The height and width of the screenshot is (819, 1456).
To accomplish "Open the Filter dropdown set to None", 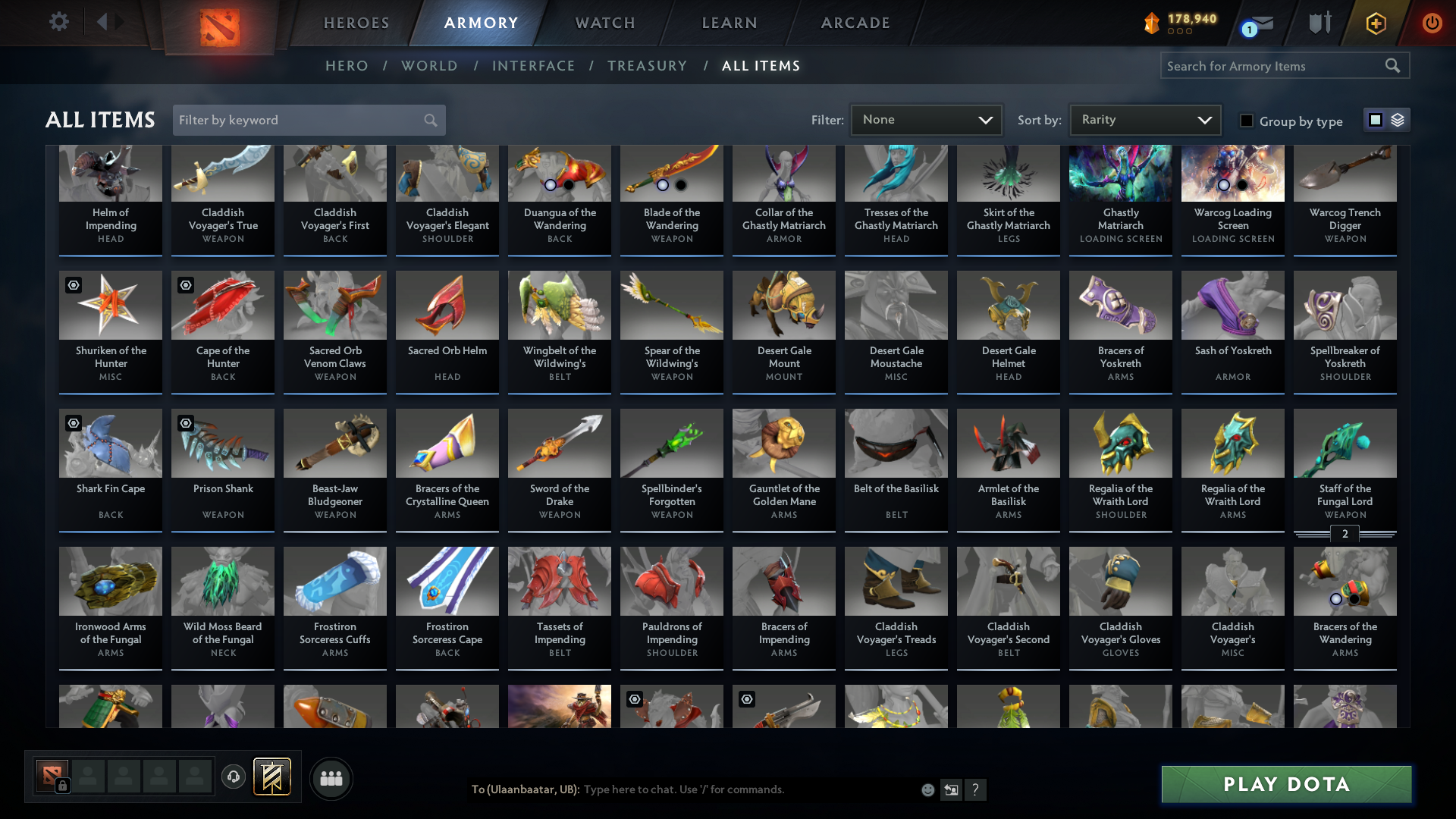I will tap(925, 119).
